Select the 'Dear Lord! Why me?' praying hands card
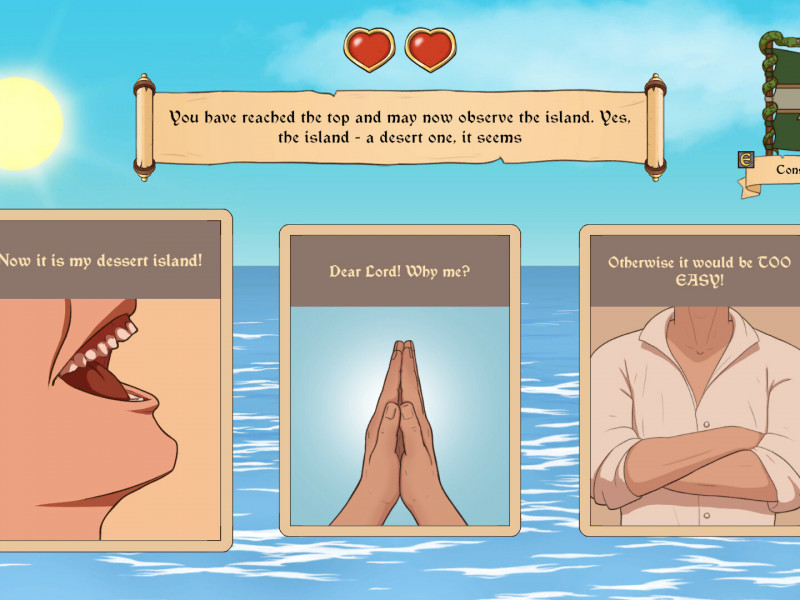Viewport: 800px width, 600px height. pos(400,380)
